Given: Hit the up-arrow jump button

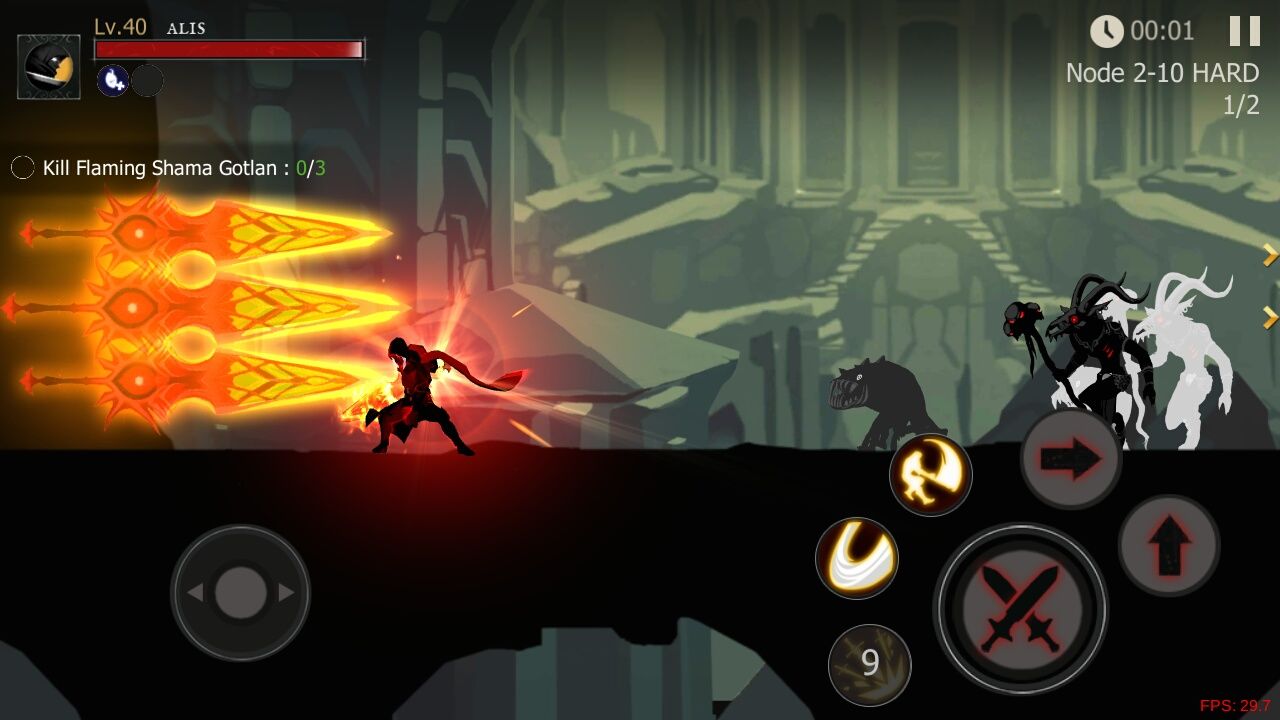Looking at the screenshot, I should 1168,545.
